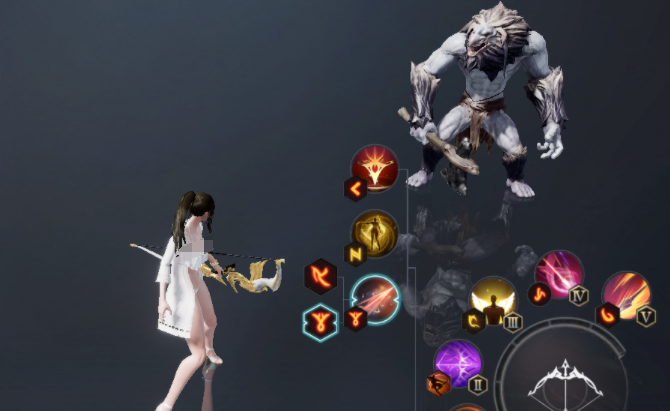Select the red hexagon rune node

[321, 275]
